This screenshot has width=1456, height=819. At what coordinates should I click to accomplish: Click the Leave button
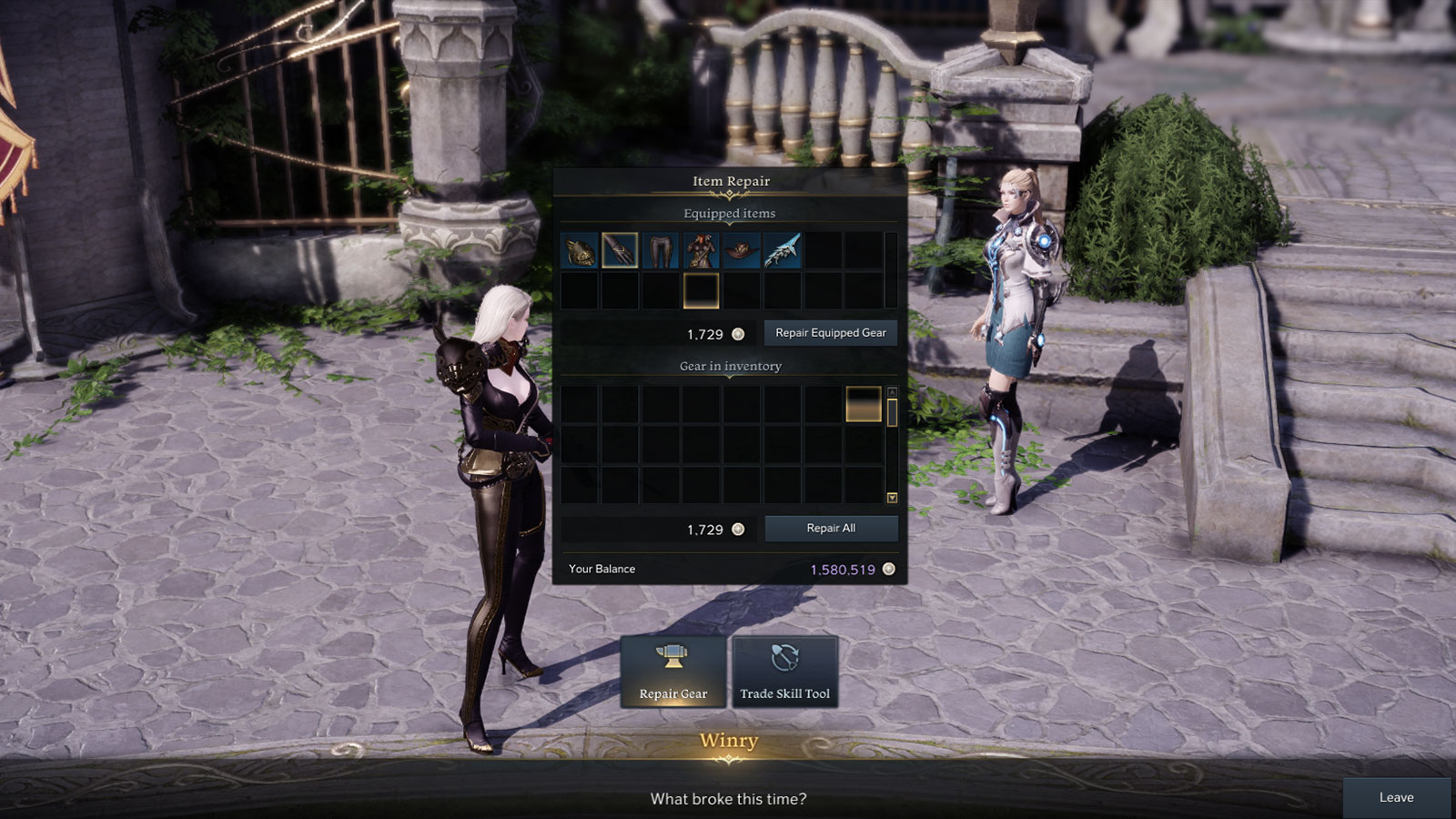[x=1397, y=797]
